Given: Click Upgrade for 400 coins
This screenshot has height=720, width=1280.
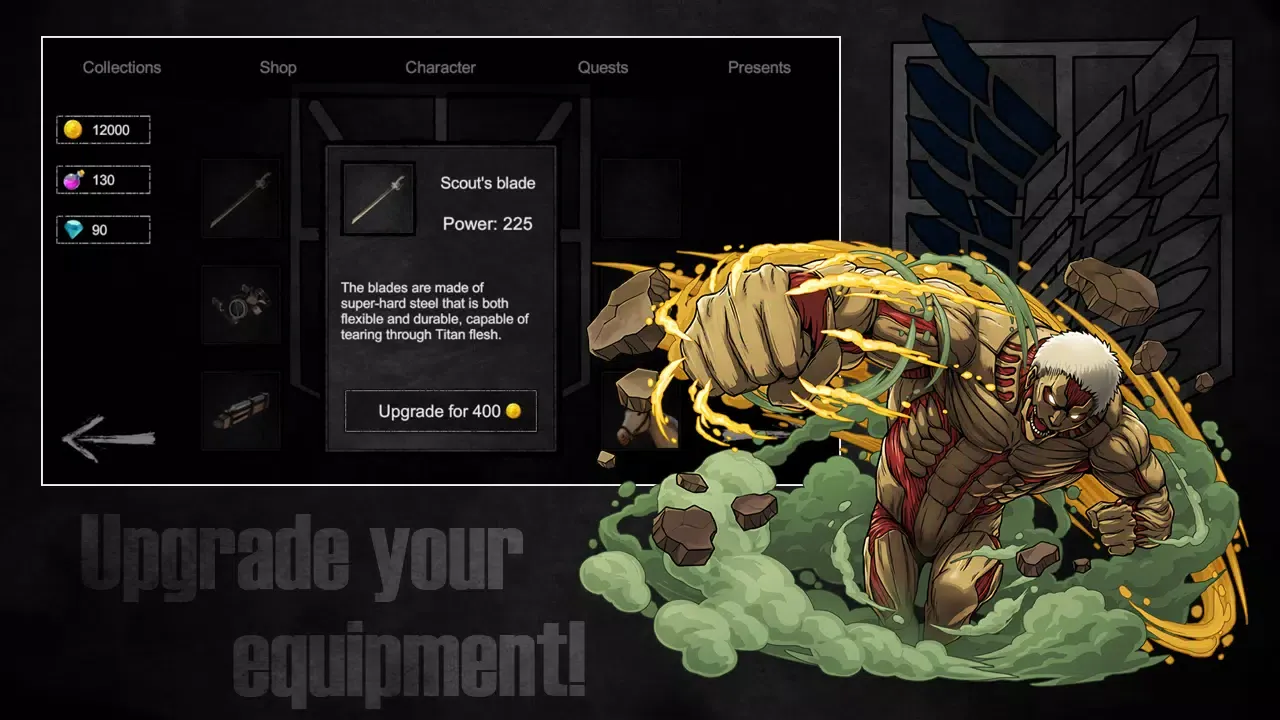Looking at the screenshot, I should (x=440, y=410).
